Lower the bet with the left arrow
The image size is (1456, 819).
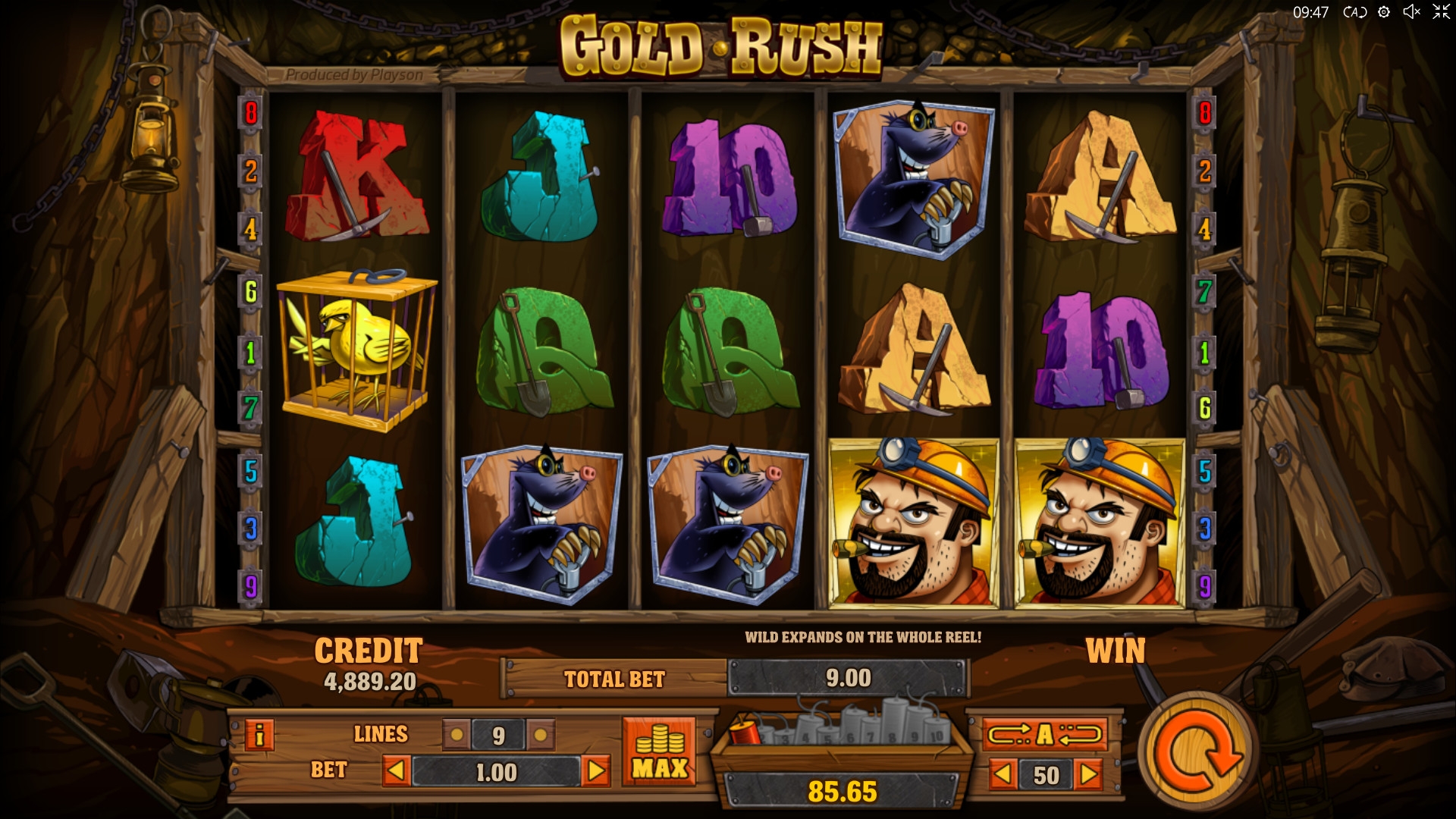pos(396,771)
